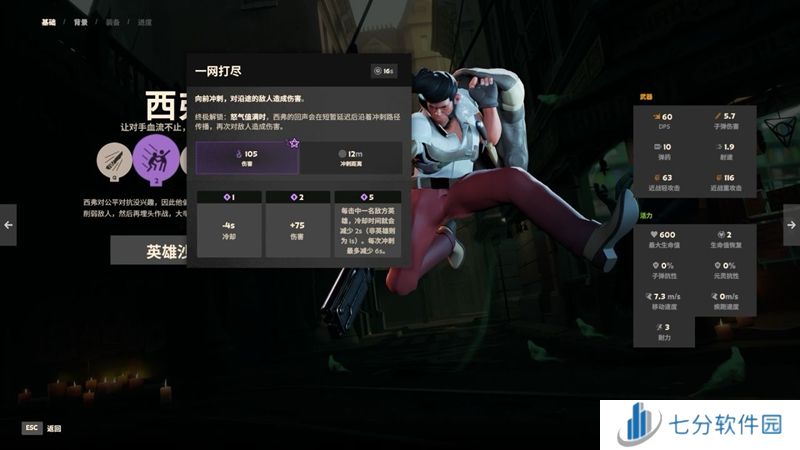Select the beige knife-throw ability icon
Screen dimensions: 800x450
tap(114, 159)
